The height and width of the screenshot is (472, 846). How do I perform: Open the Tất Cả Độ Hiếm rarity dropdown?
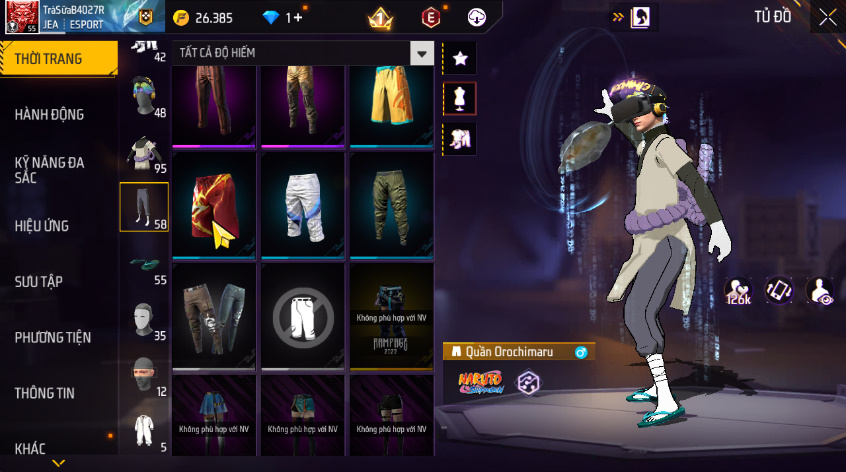pyautogui.click(x=423, y=54)
